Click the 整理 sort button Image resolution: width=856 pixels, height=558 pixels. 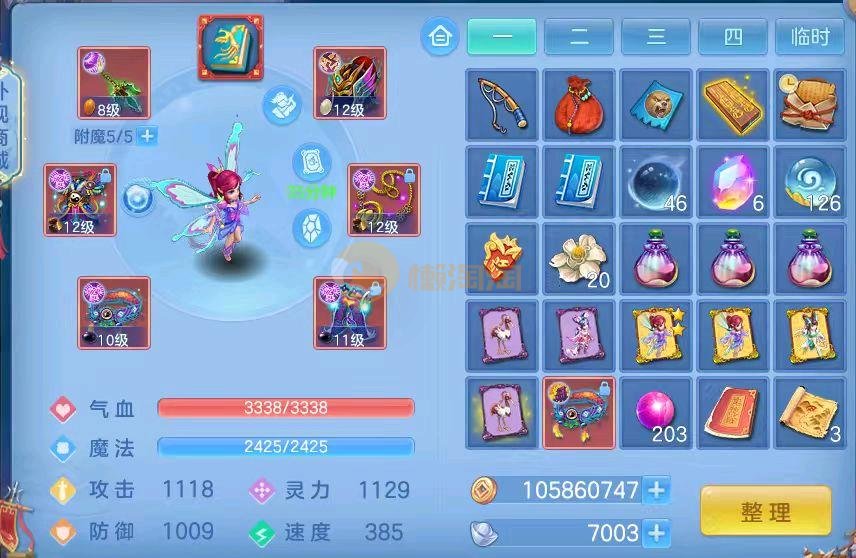[x=765, y=512]
